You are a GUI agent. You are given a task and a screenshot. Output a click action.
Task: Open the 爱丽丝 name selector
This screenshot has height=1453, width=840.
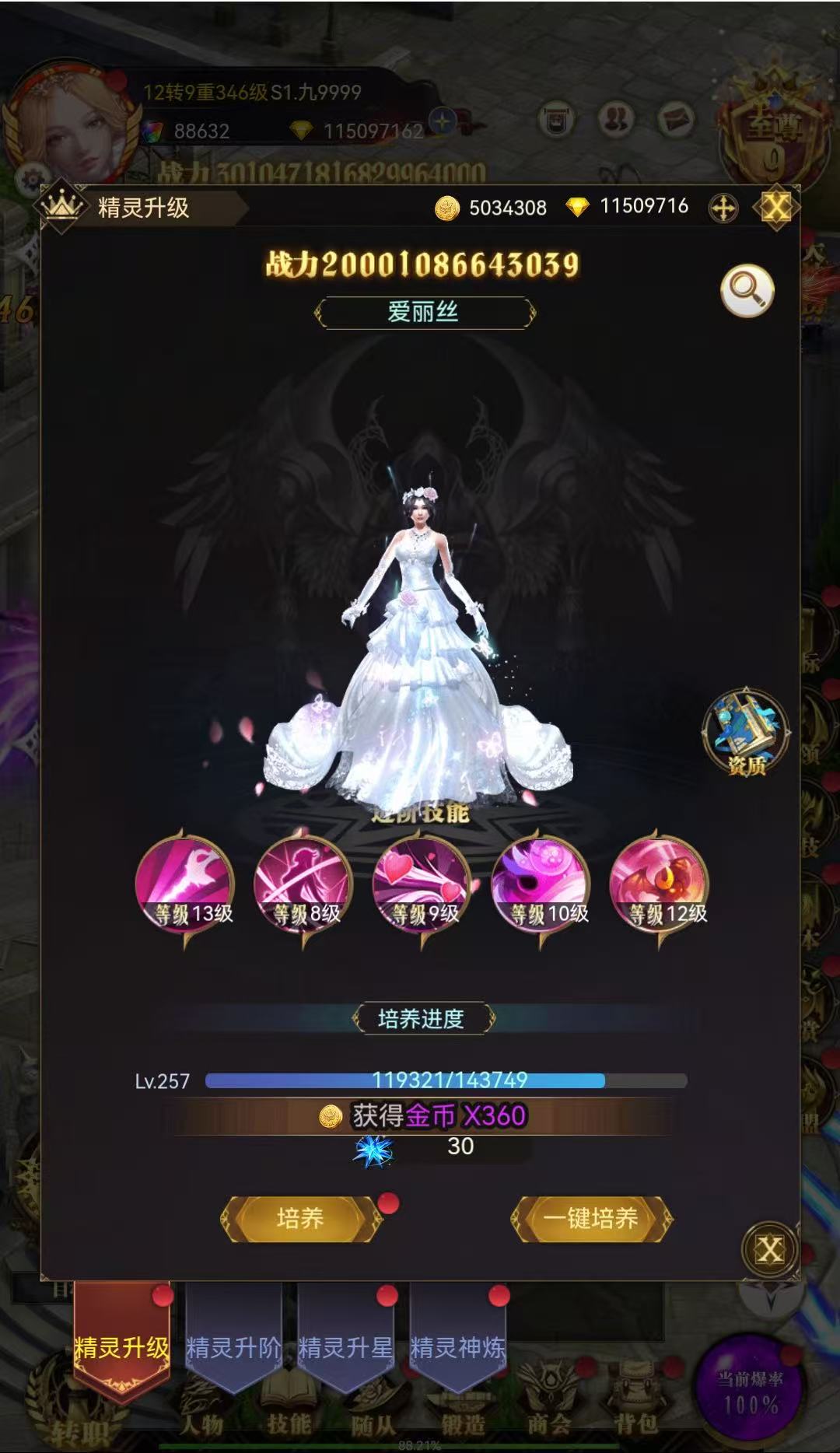click(x=424, y=313)
